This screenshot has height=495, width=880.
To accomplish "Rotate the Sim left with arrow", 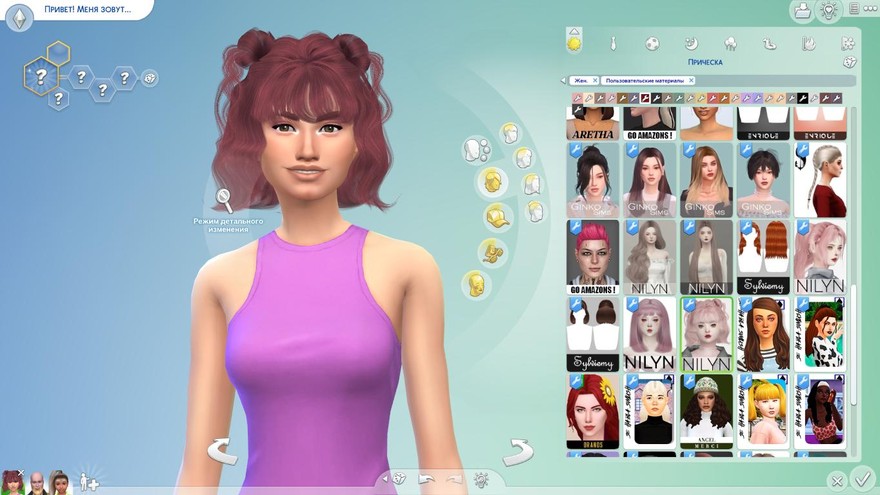I will tap(221, 451).
